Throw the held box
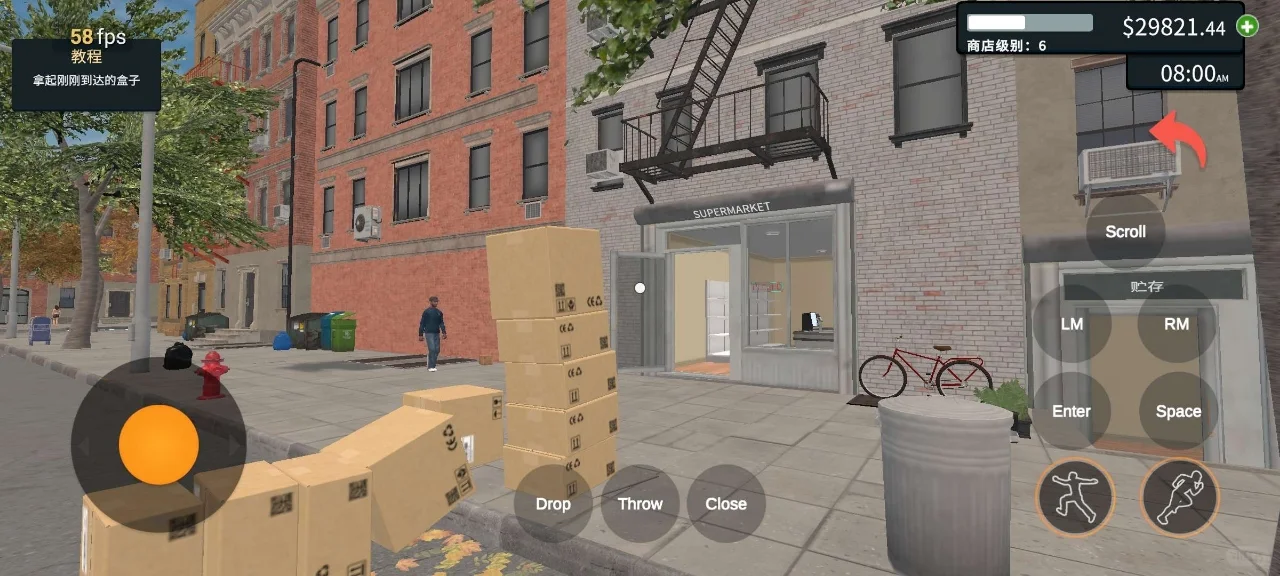This screenshot has height=576, width=1280. click(x=640, y=504)
